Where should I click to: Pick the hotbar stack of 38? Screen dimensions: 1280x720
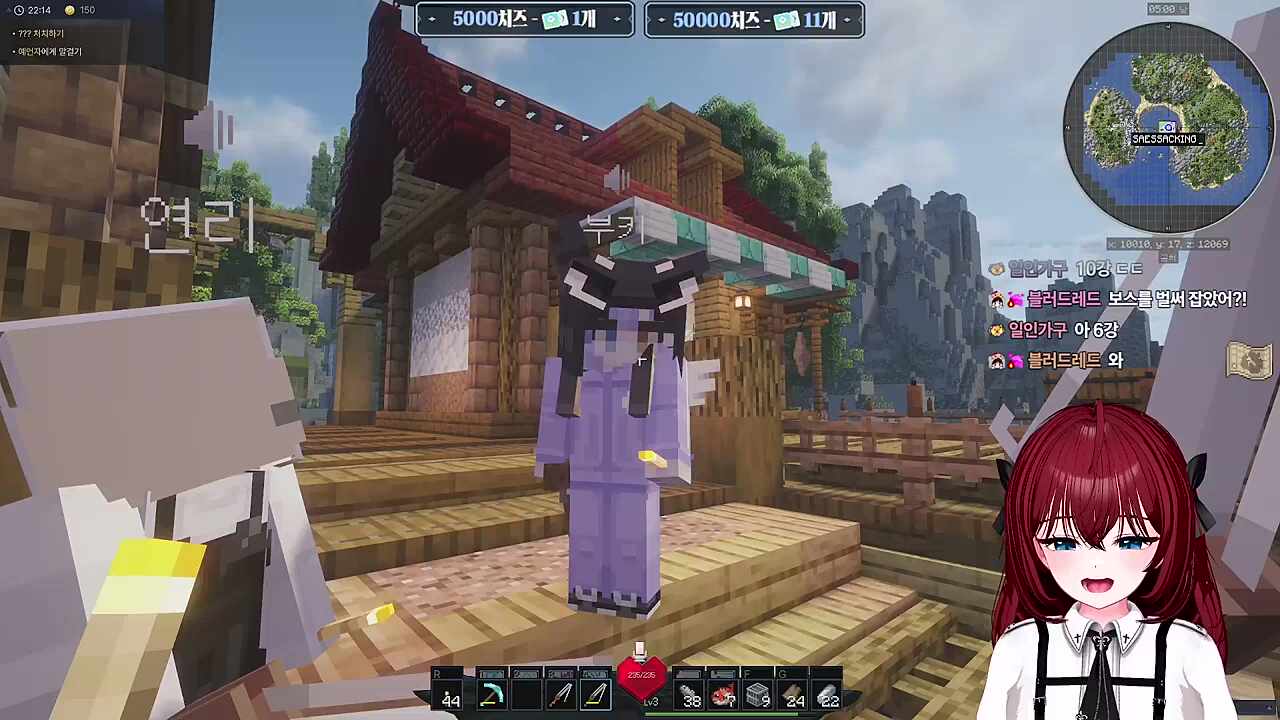click(690, 694)
